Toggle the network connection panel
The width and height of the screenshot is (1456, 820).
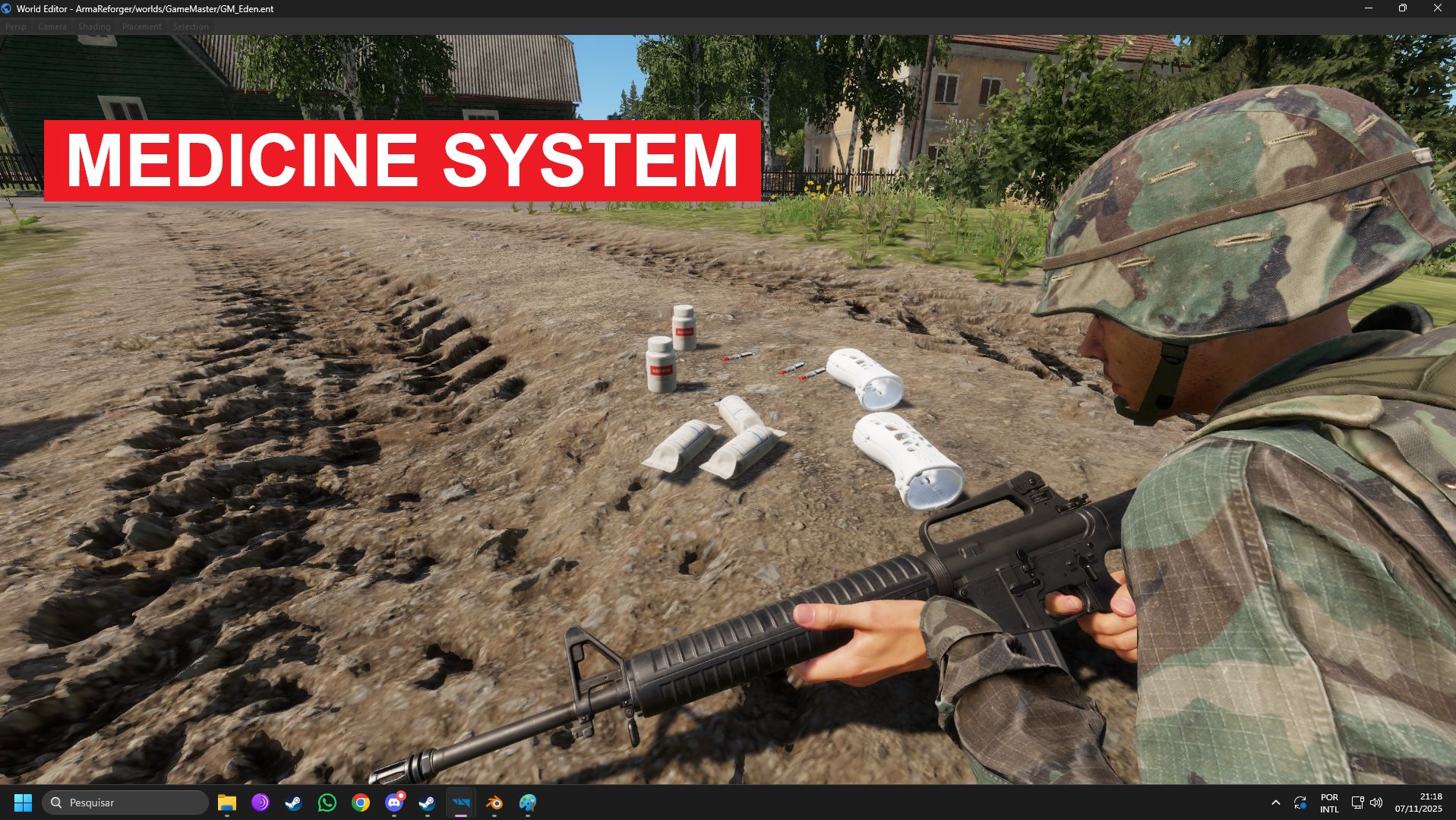tap(1357, 803)
